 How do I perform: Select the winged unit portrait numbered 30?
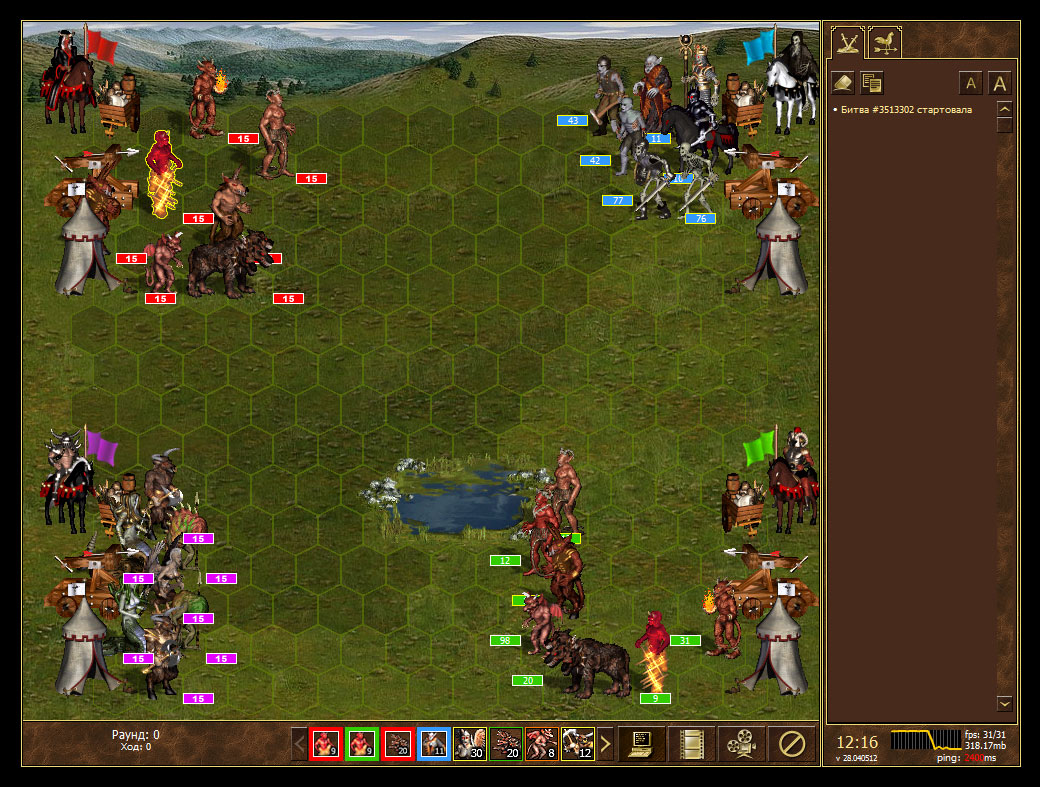click(x=469, y=744)
